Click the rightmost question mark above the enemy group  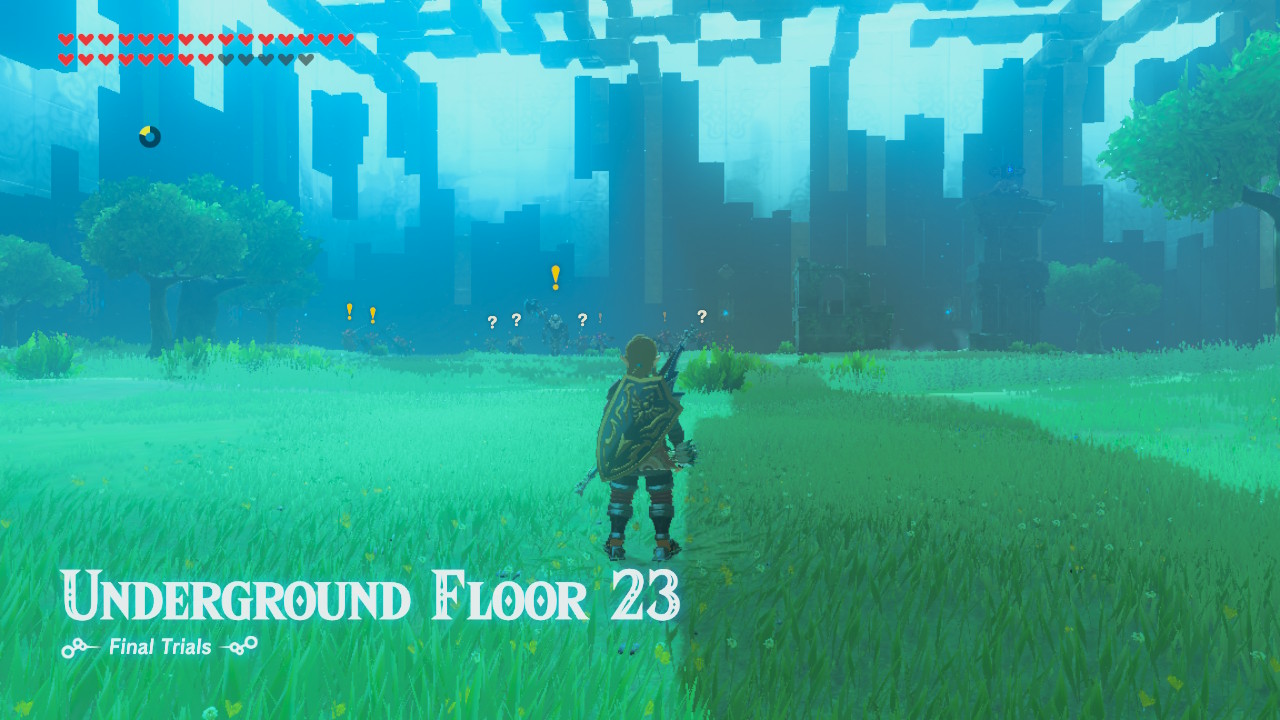click(x=702, y=318)
